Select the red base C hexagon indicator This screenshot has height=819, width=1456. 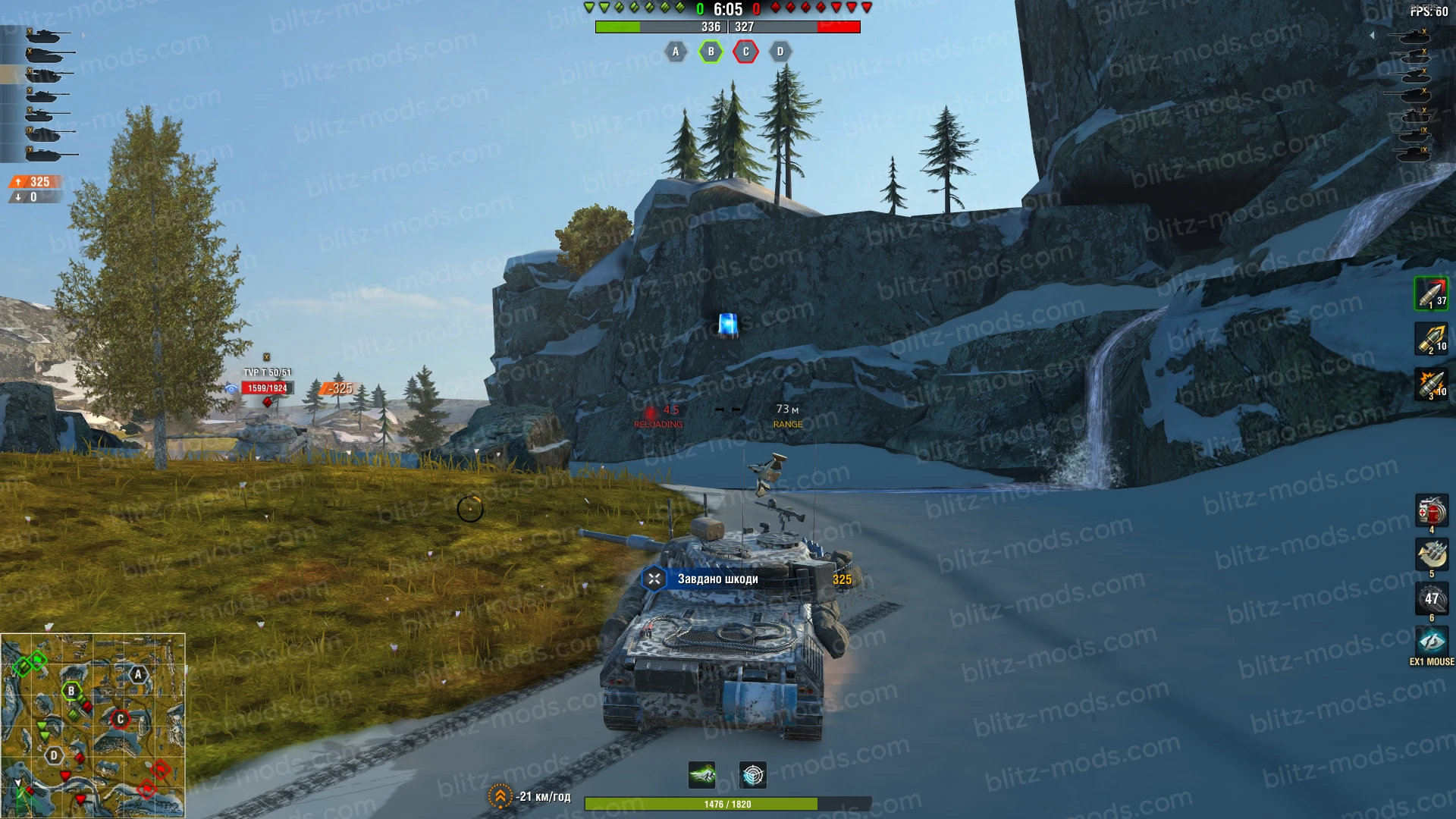pyautogui.click(x=745, y=52)
